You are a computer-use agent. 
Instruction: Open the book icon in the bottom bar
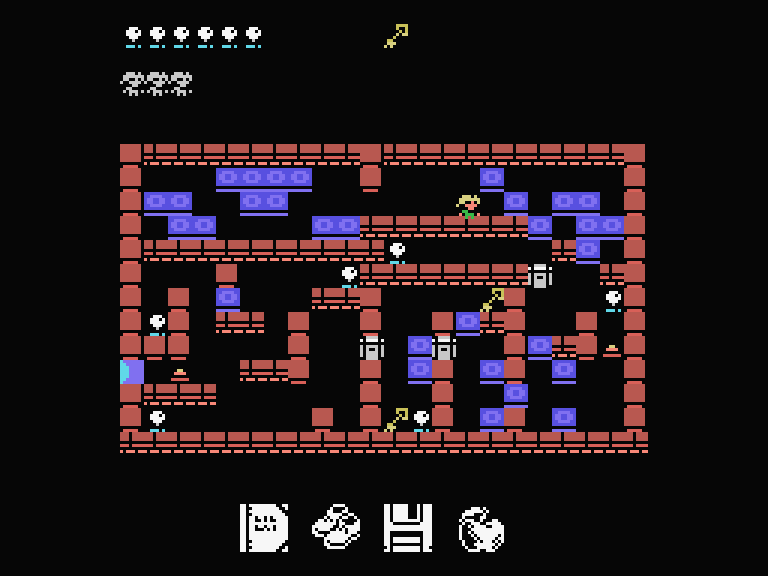tap(264, 527)
